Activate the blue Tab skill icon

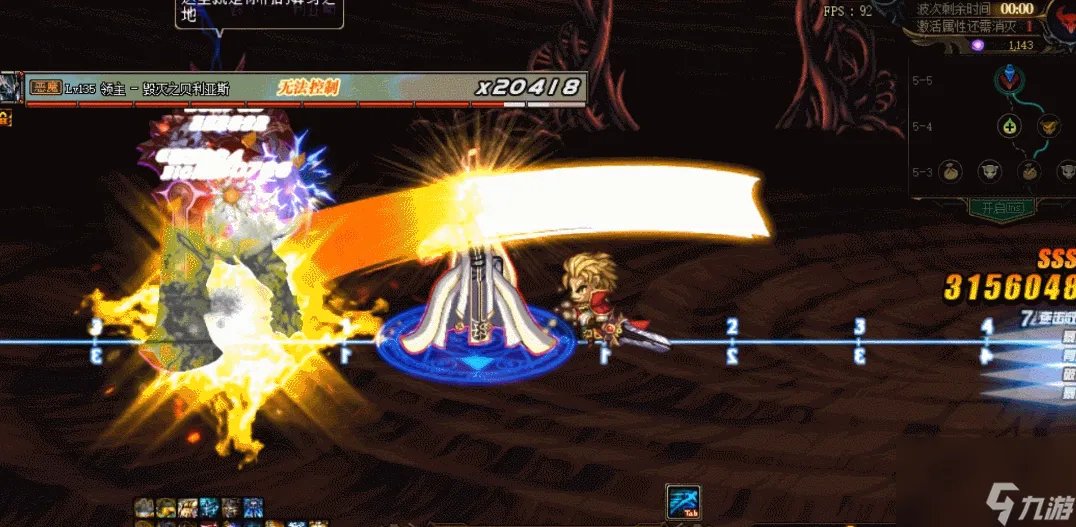pyautogui.click(x=682, y=502)
